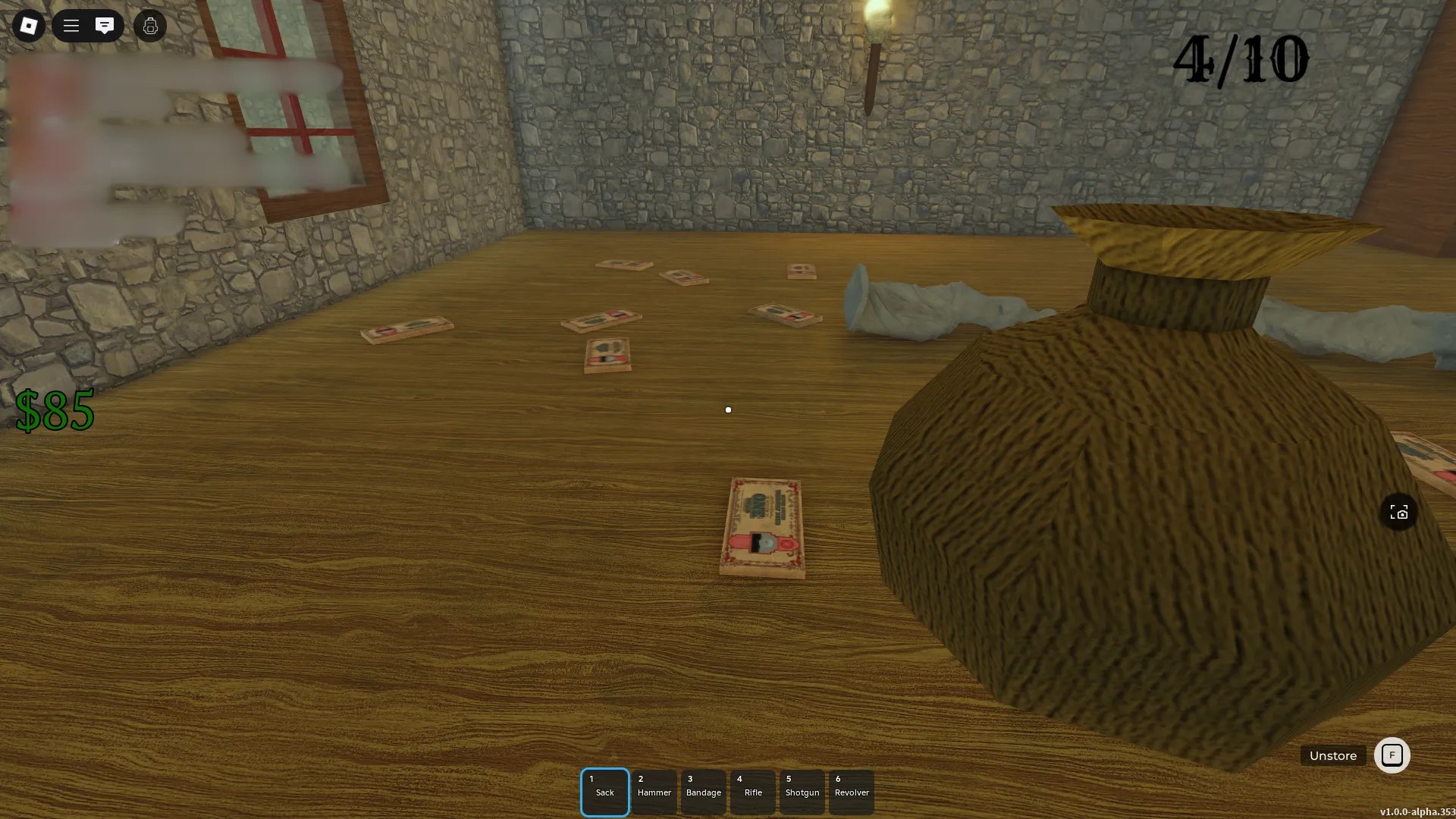Select the Shotgun in slot 5
The height and width of the screenshot is (819, 1456).
point(802,791)
